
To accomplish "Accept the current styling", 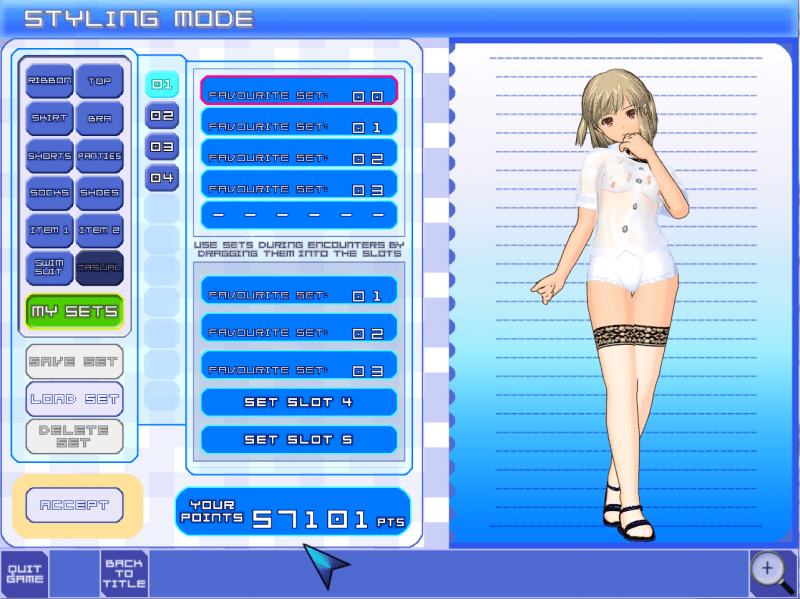I will pyautogui.click(x=74, y=505).
